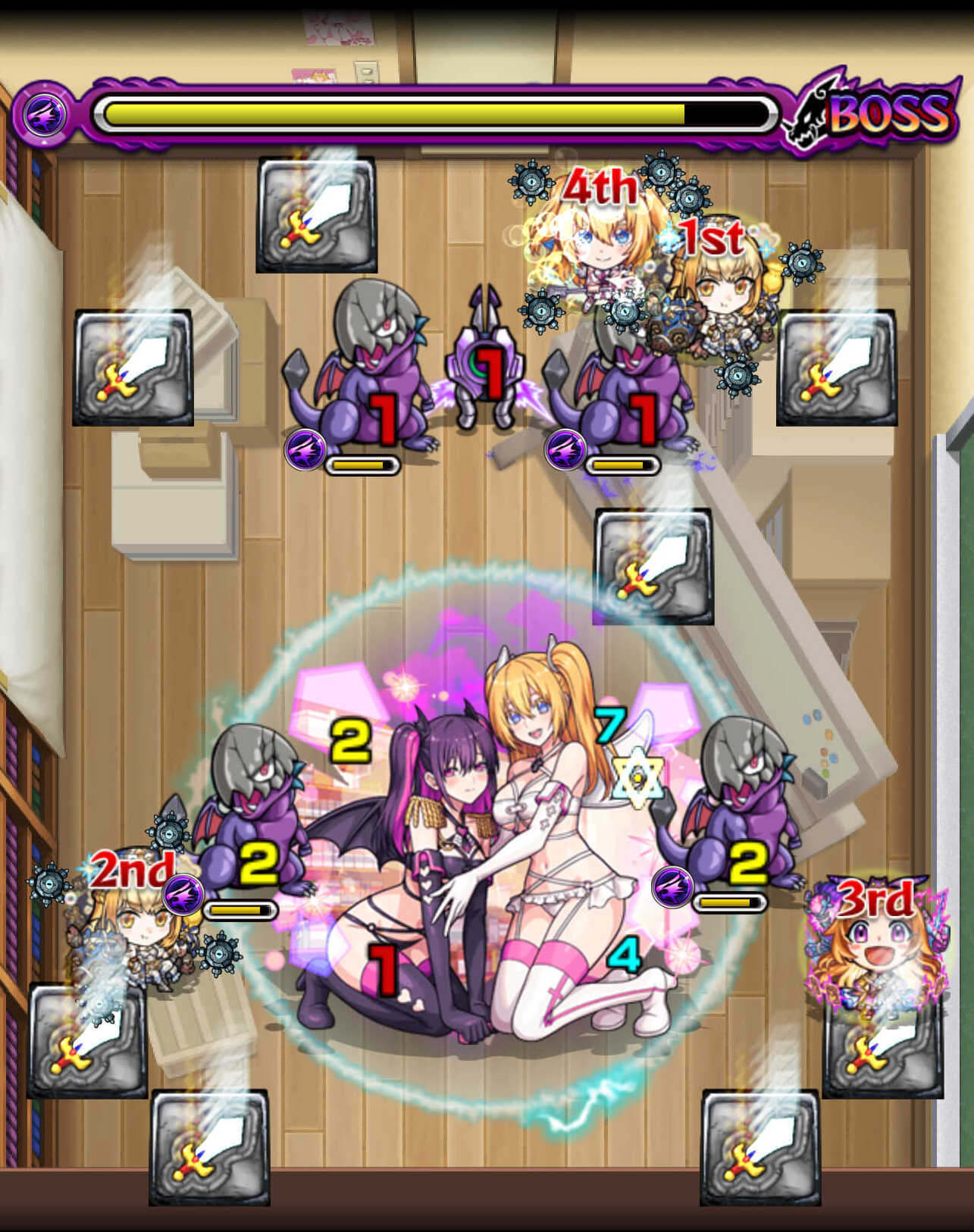Tap the yellow star emblem near the boss
This screenshot has height=1232, width=974.
[639, 775]
